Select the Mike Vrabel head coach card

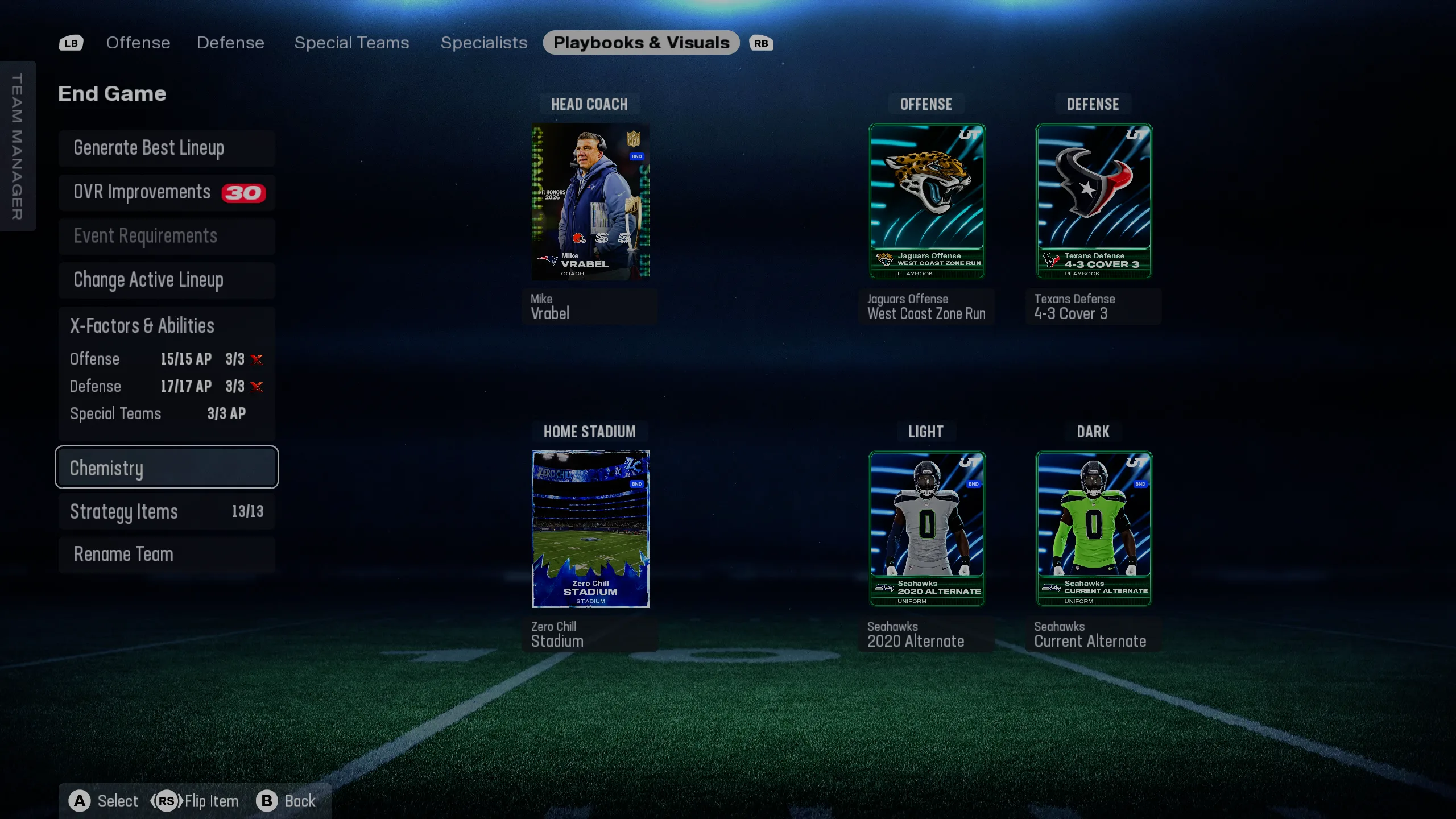click(590, 202)
